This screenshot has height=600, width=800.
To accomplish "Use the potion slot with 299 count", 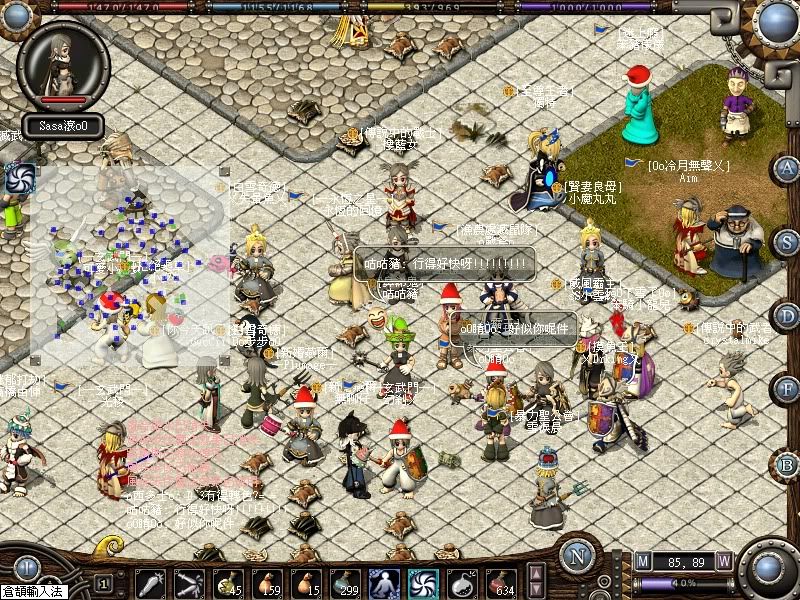I will [345, 583].
